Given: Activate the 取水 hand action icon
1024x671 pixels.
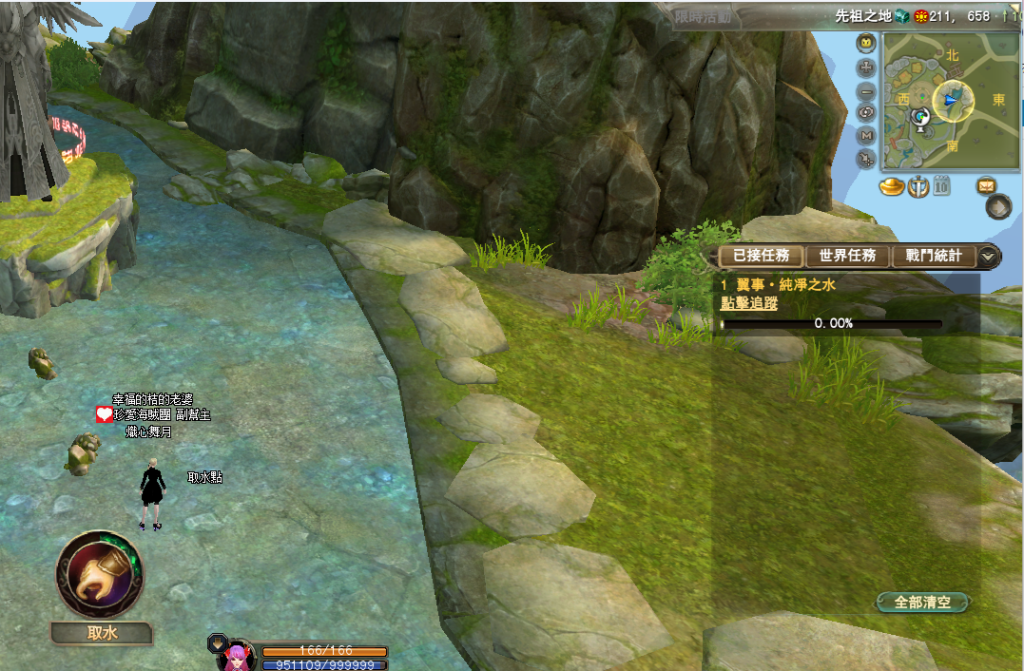Looking at the screenshot, I should (100, 574).
